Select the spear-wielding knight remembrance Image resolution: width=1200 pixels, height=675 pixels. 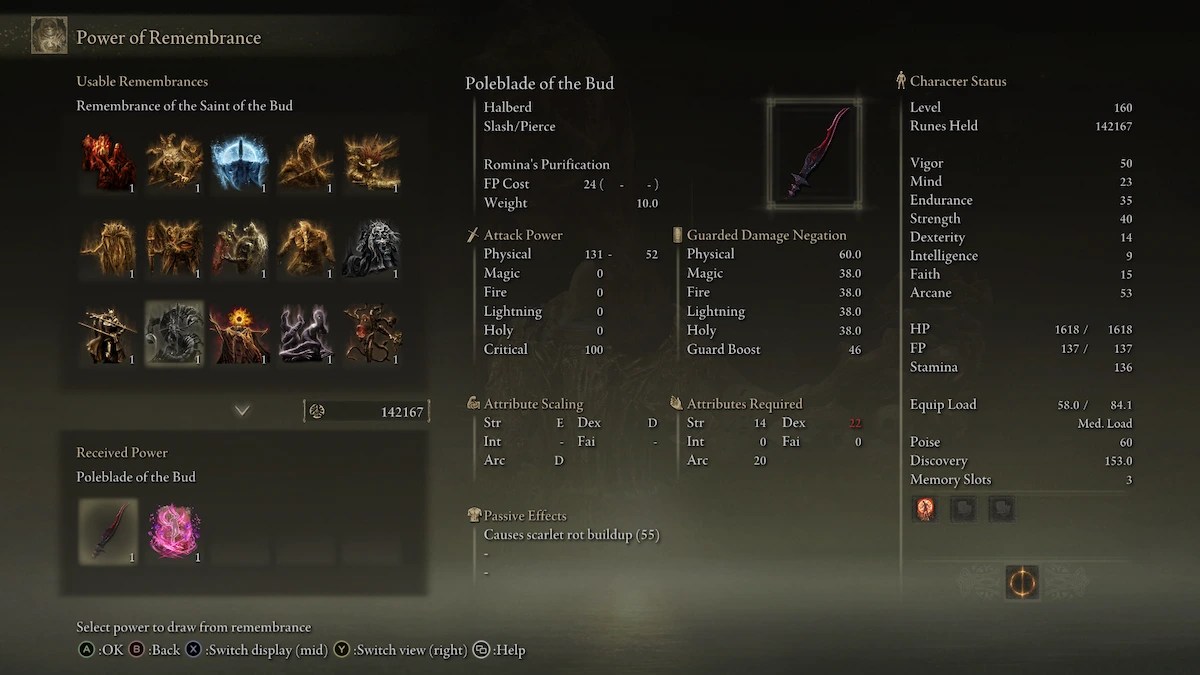(108, 334)
